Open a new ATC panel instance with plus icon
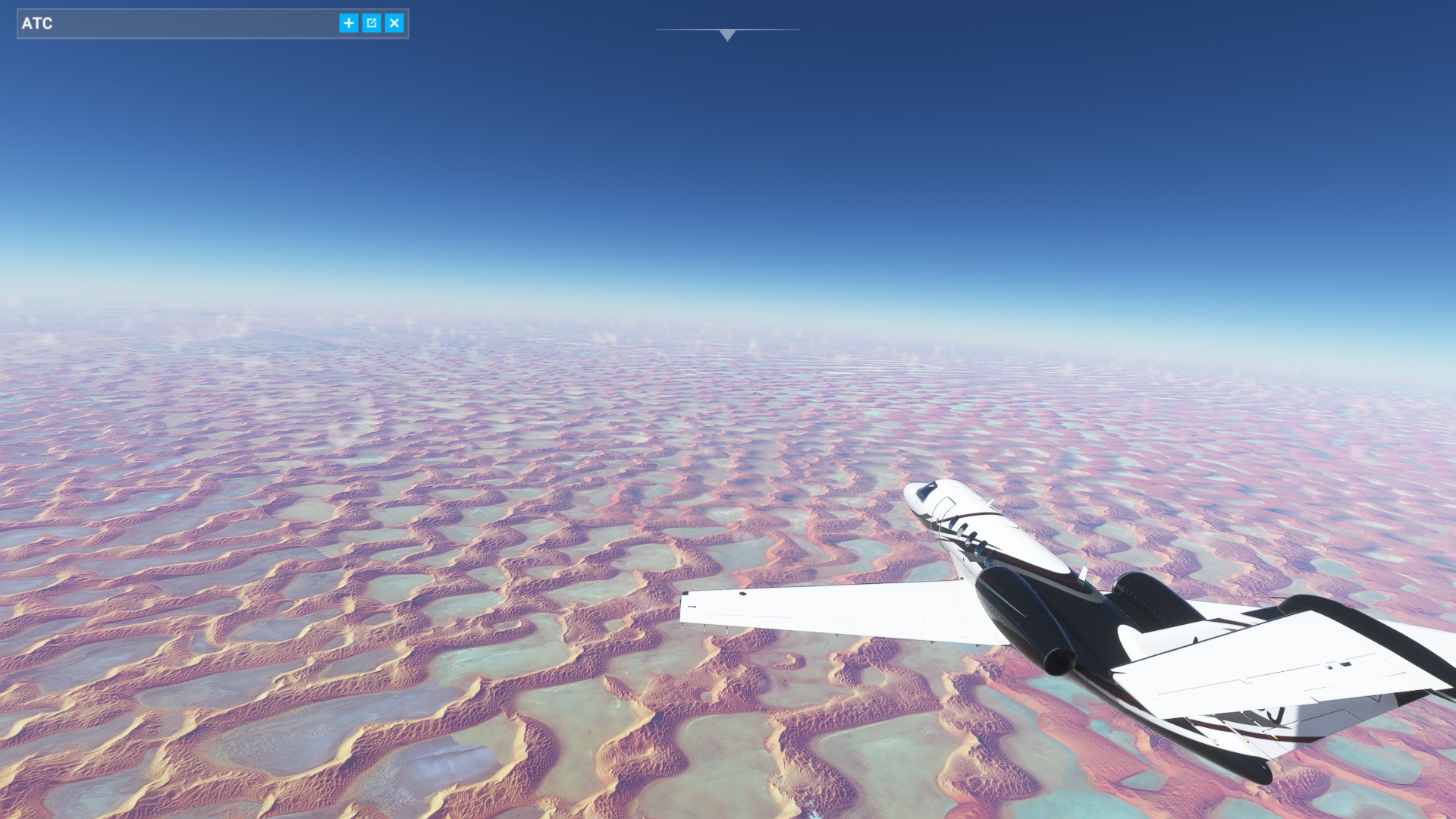The height and width of the screenshot is (819, 1456). [x=348, y=23]
